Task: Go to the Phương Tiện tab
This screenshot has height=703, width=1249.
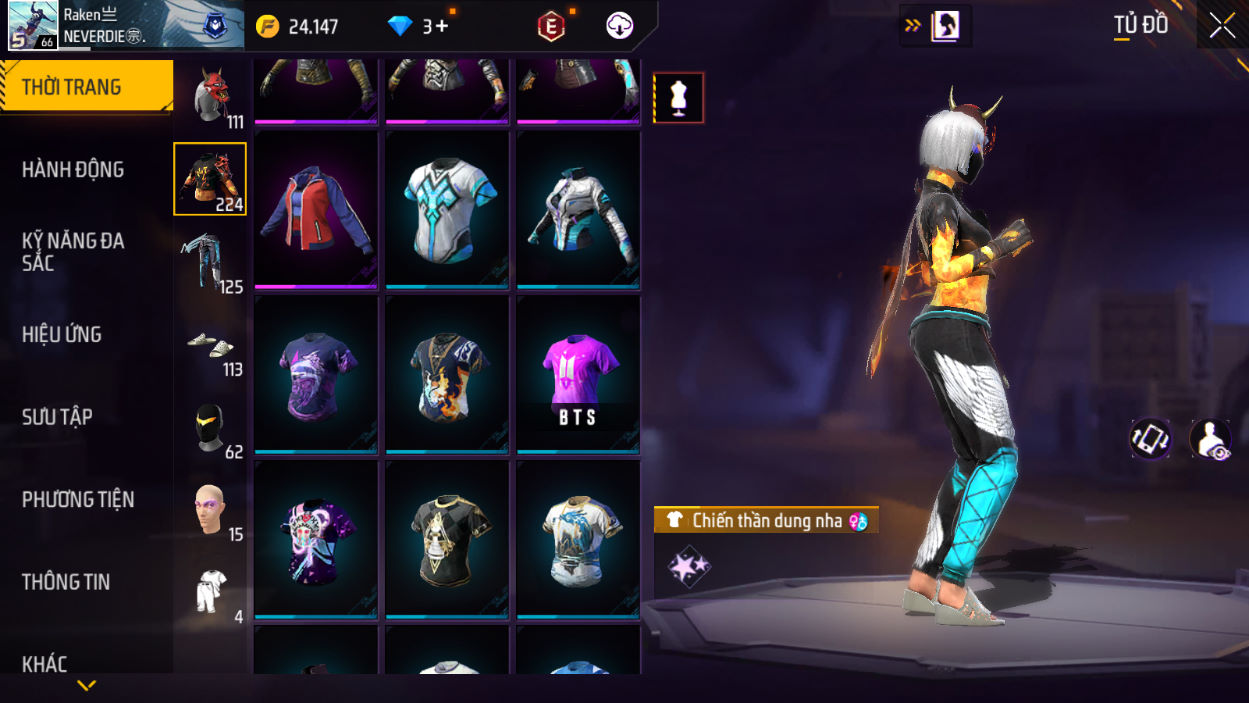Action: tap(78, 500)
